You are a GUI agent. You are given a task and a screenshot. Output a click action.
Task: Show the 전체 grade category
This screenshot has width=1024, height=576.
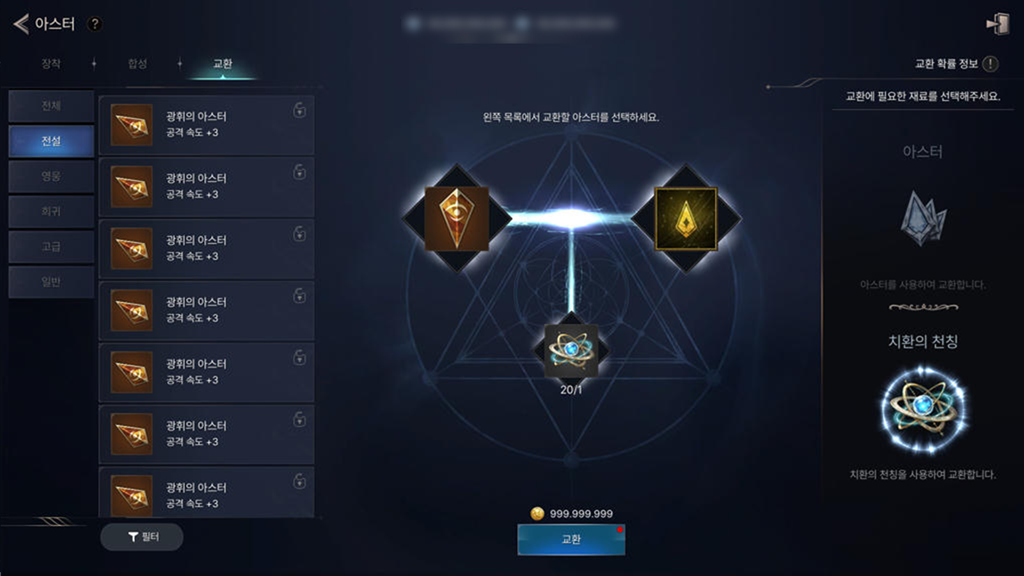pyautogui.click(x=52, y=106)
